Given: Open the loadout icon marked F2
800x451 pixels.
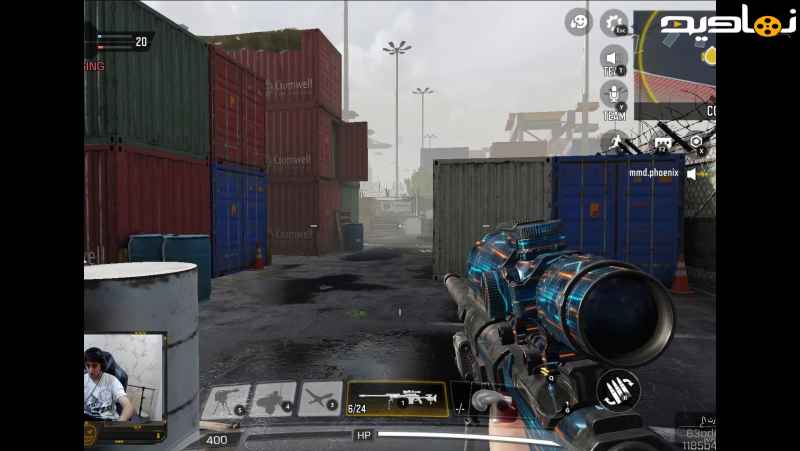Looking at the screenshot, I should [x=663, y=143].
